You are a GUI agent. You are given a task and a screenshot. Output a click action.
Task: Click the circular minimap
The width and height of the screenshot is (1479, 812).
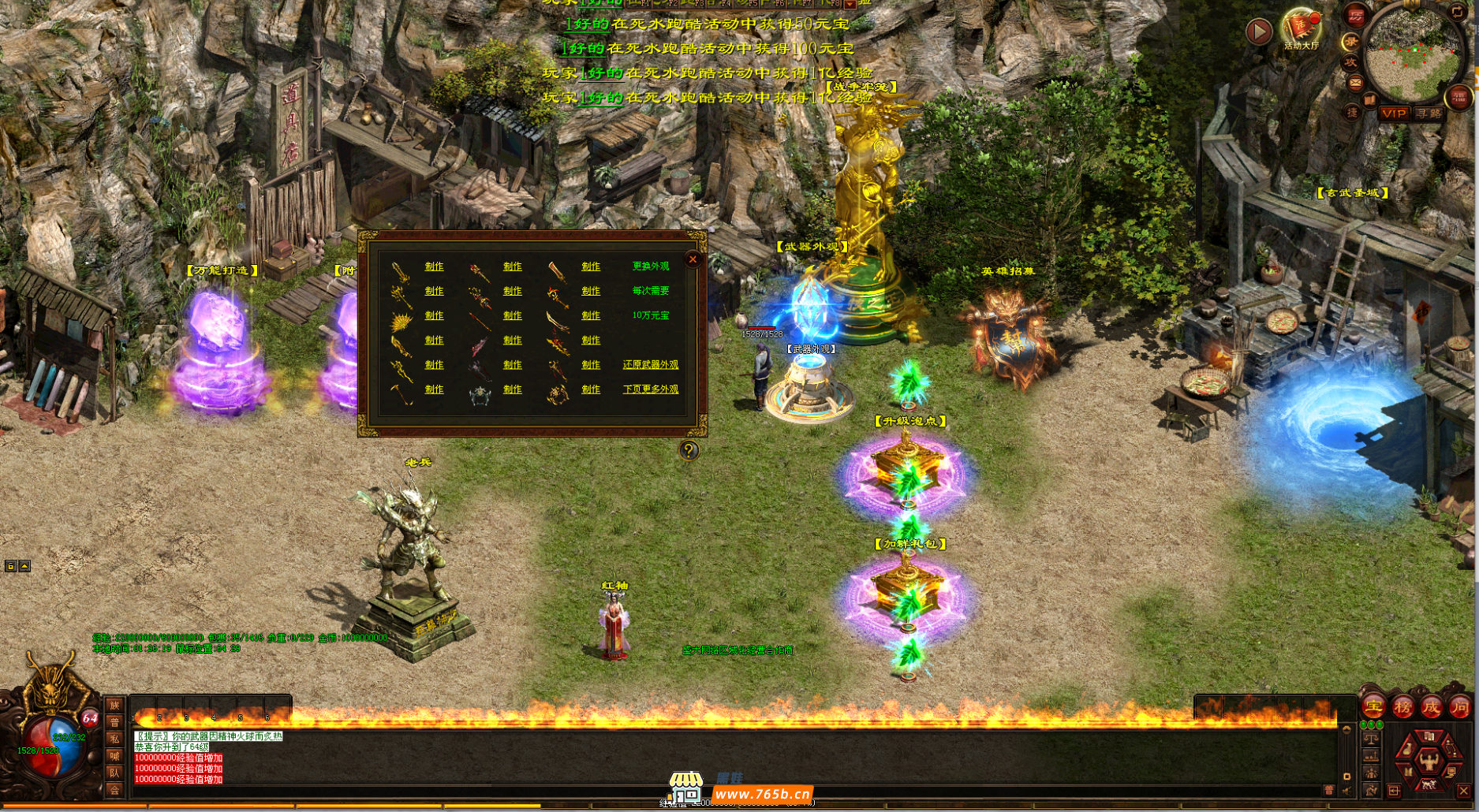[x=1412, y=55]
